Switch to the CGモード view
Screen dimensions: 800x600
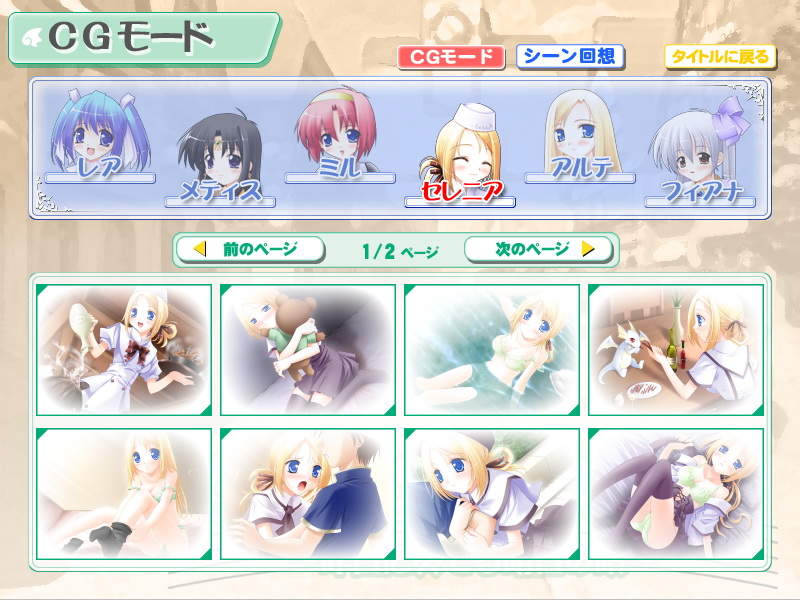click(x=451, y=57)
